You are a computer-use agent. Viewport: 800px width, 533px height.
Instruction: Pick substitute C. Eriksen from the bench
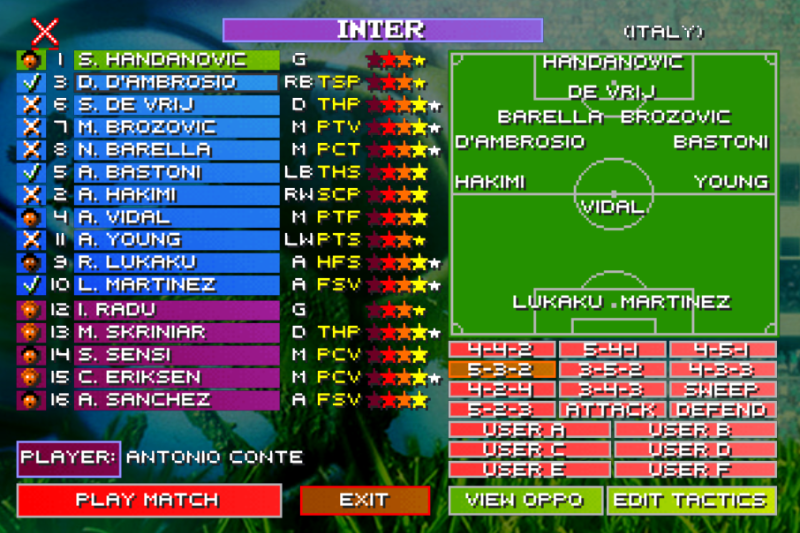(160, 377)
